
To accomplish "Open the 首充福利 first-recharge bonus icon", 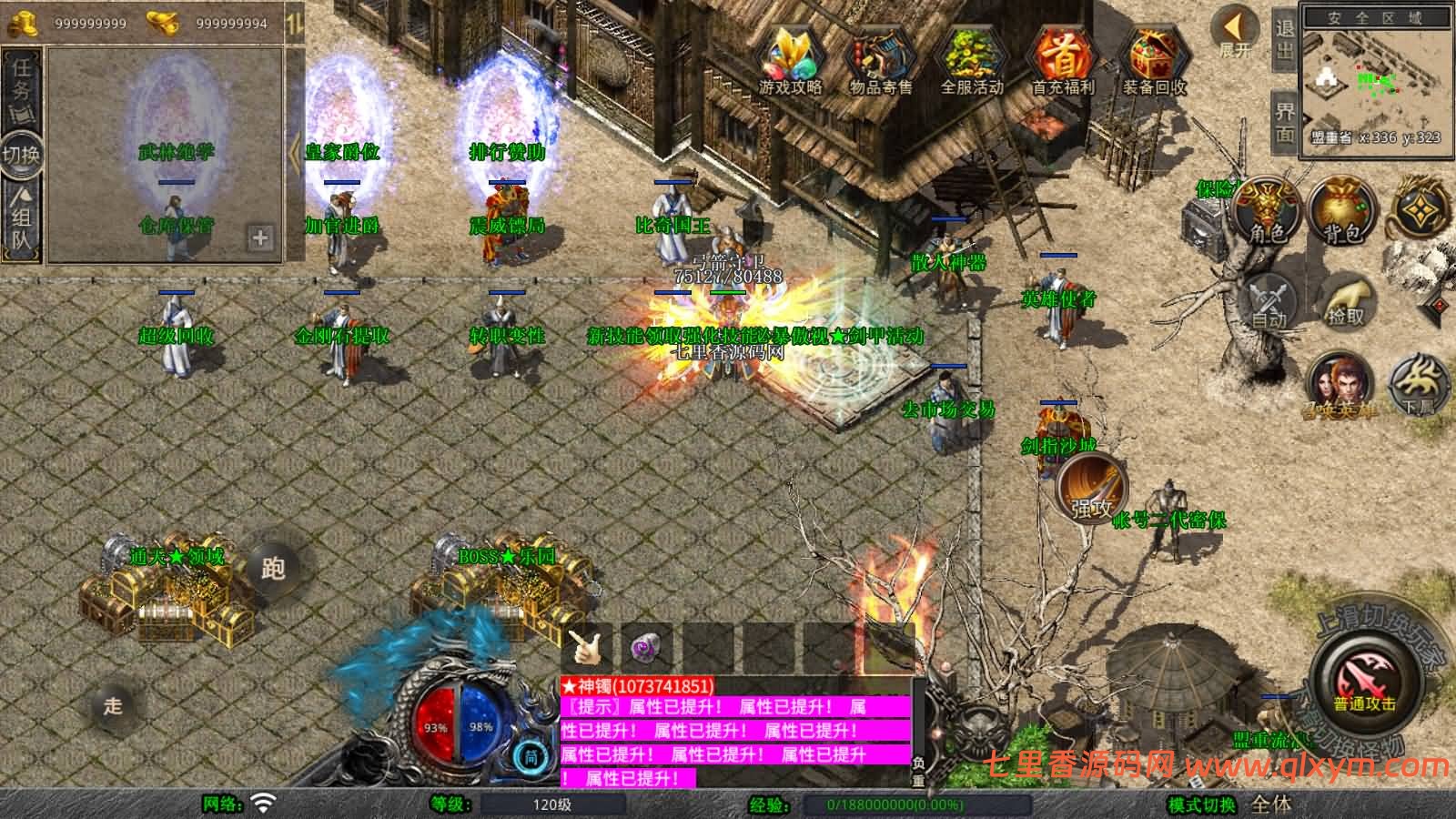I will (1062, 60).
